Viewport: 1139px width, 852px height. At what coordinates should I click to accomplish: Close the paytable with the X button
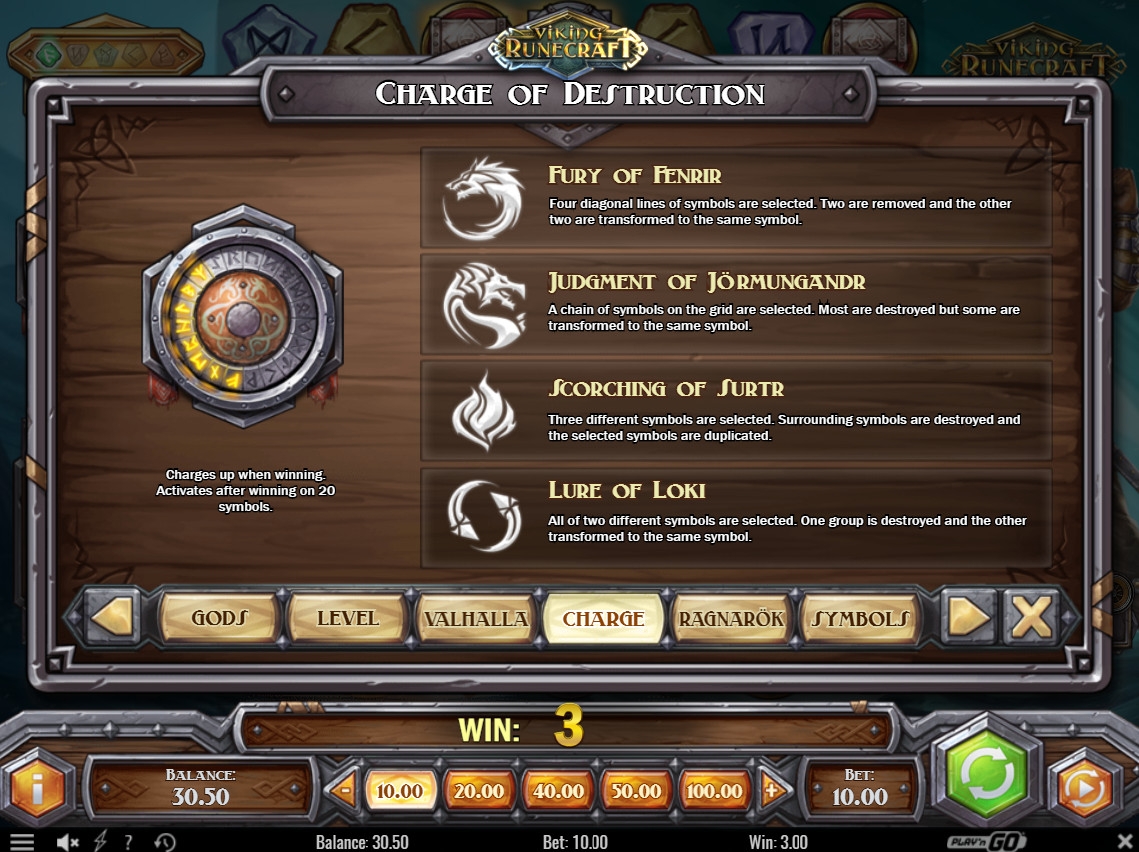[x=1031, y=617]
